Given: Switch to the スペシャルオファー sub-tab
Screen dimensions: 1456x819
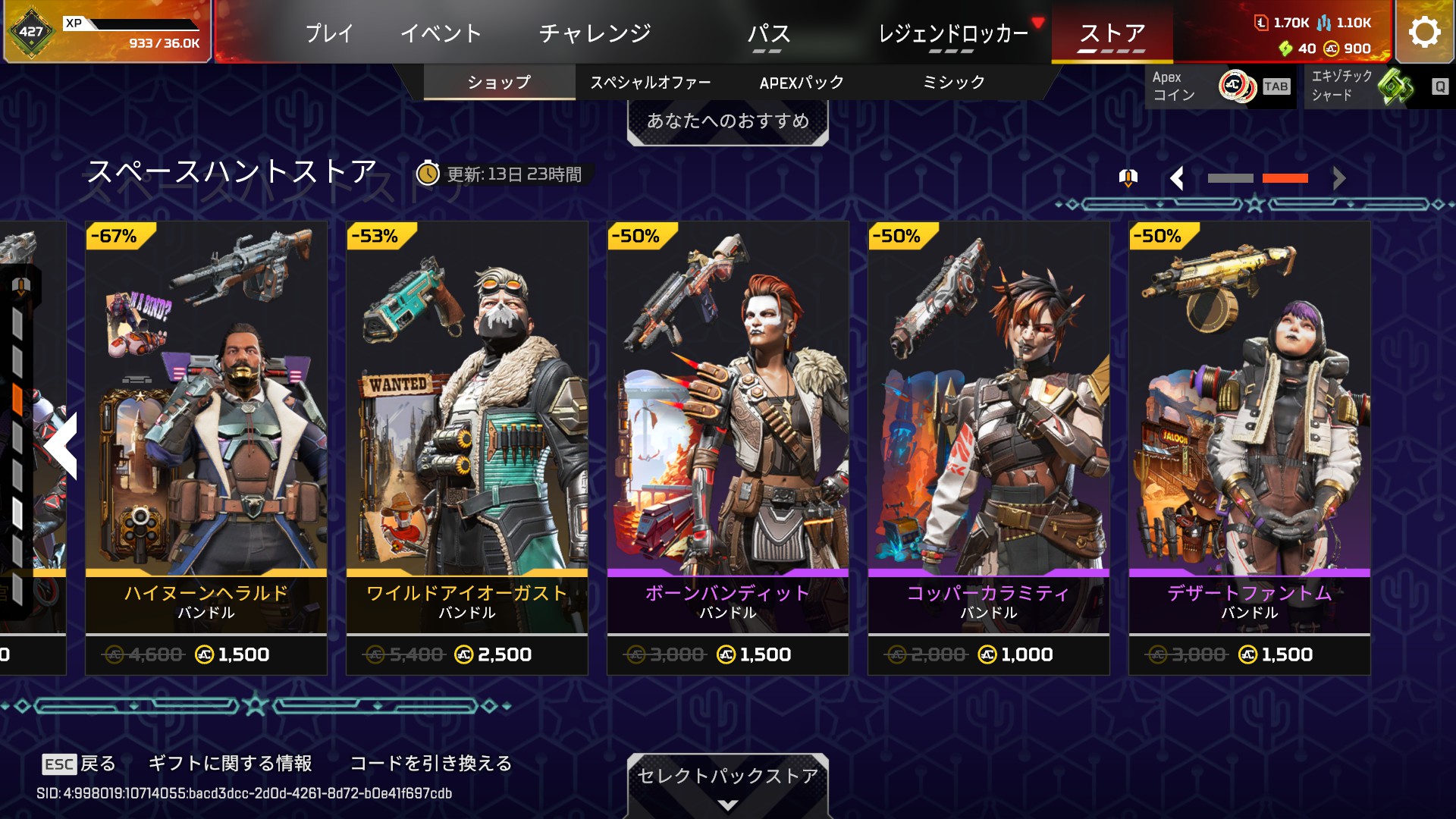Looking at the screenshot, I should pyautogui.click(x=650, y=82).
